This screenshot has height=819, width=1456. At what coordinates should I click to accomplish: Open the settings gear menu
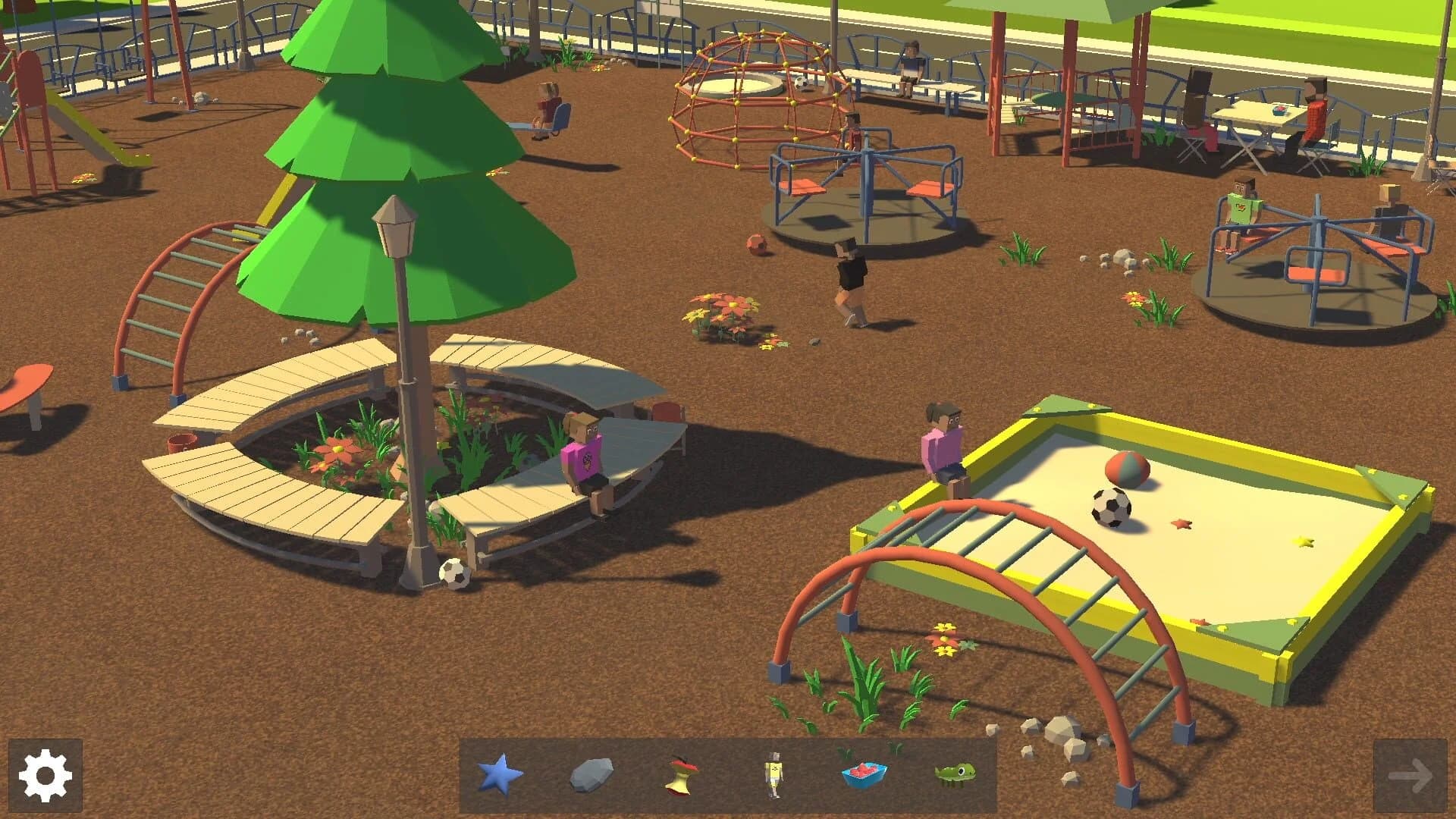click(45, 775)
